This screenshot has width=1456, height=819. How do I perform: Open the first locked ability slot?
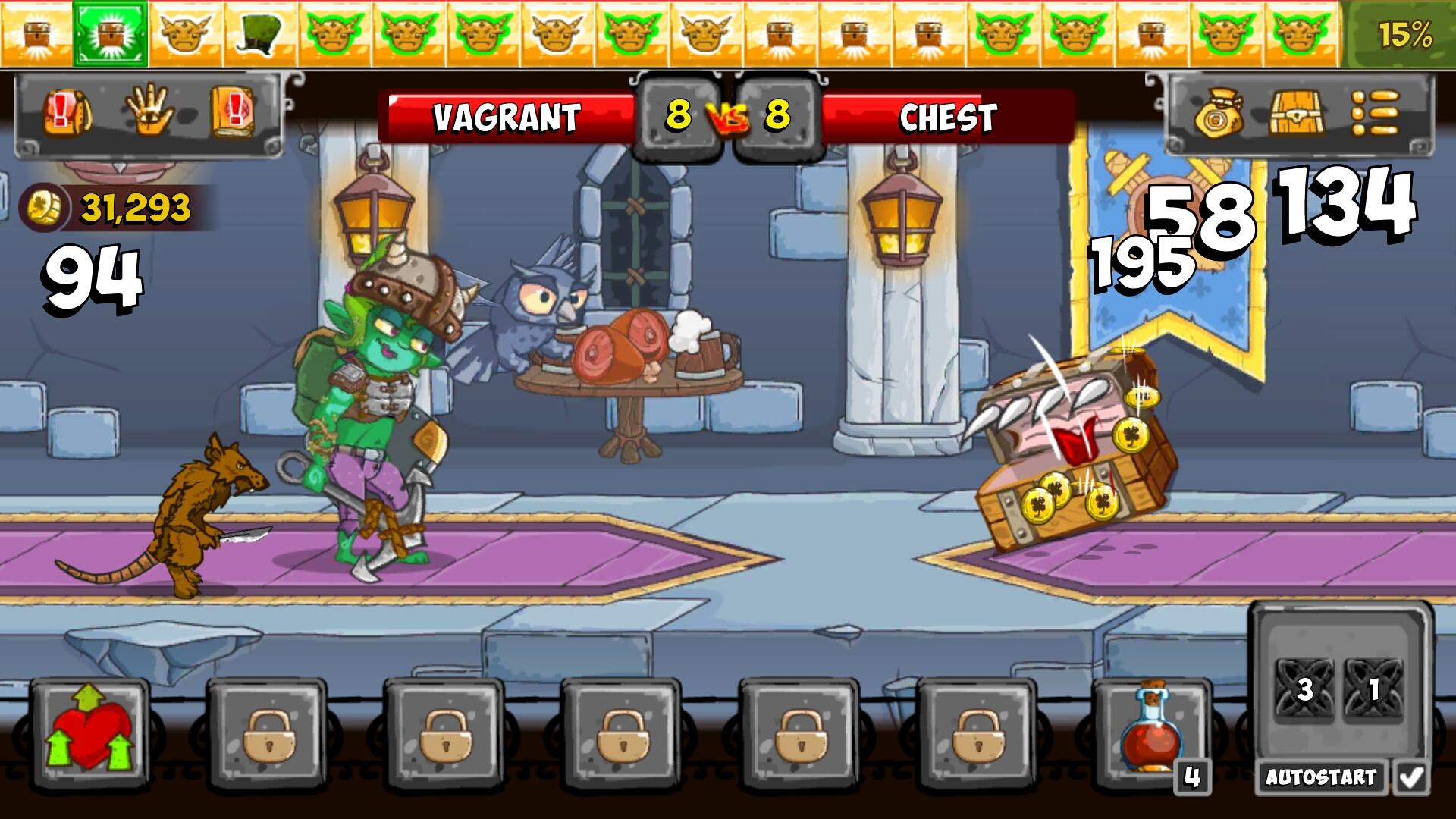267,734
